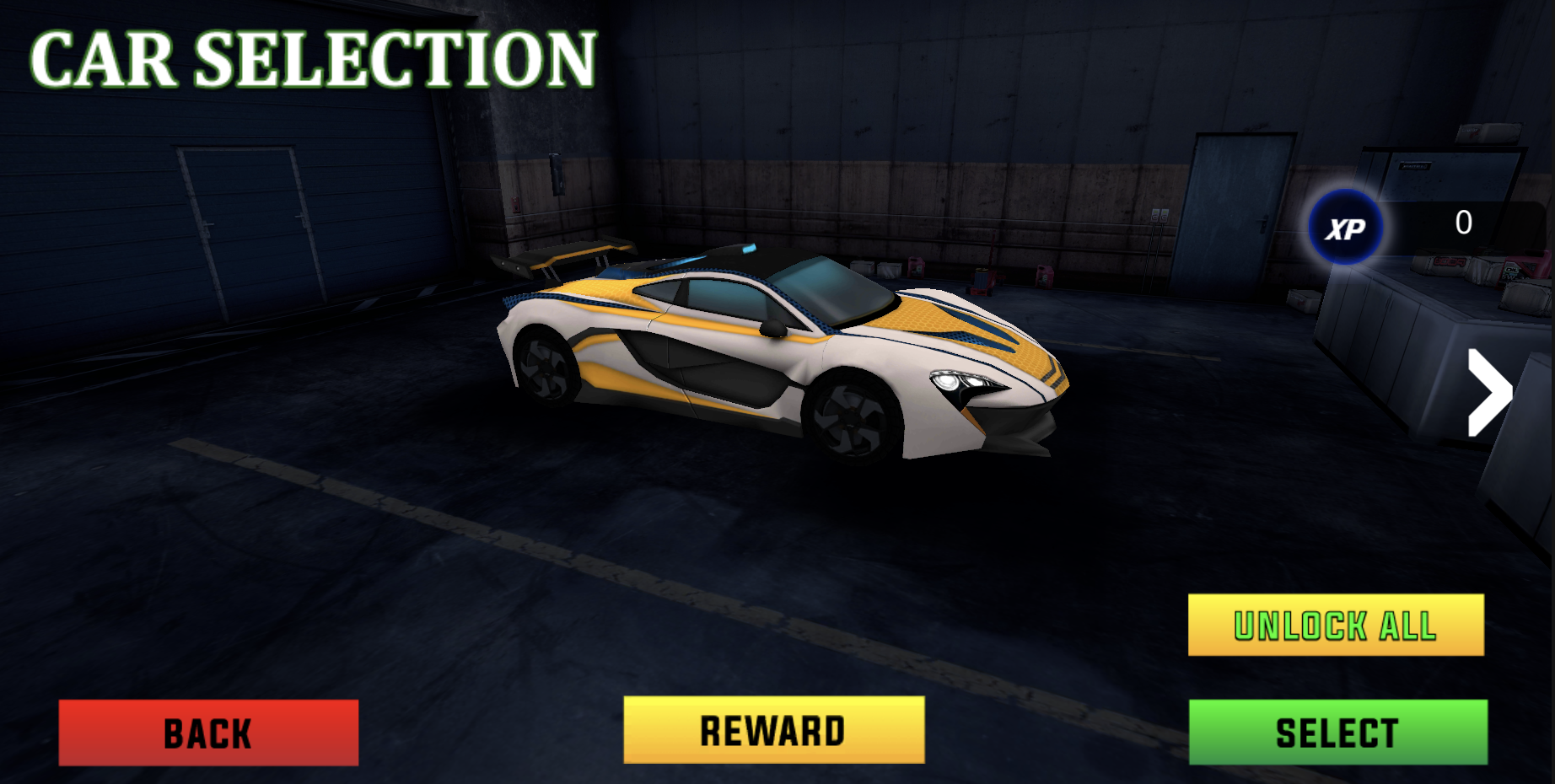This screenshot has width=1555, height=784.
Task: Click the yellow REWARD button
Action: 772,728
